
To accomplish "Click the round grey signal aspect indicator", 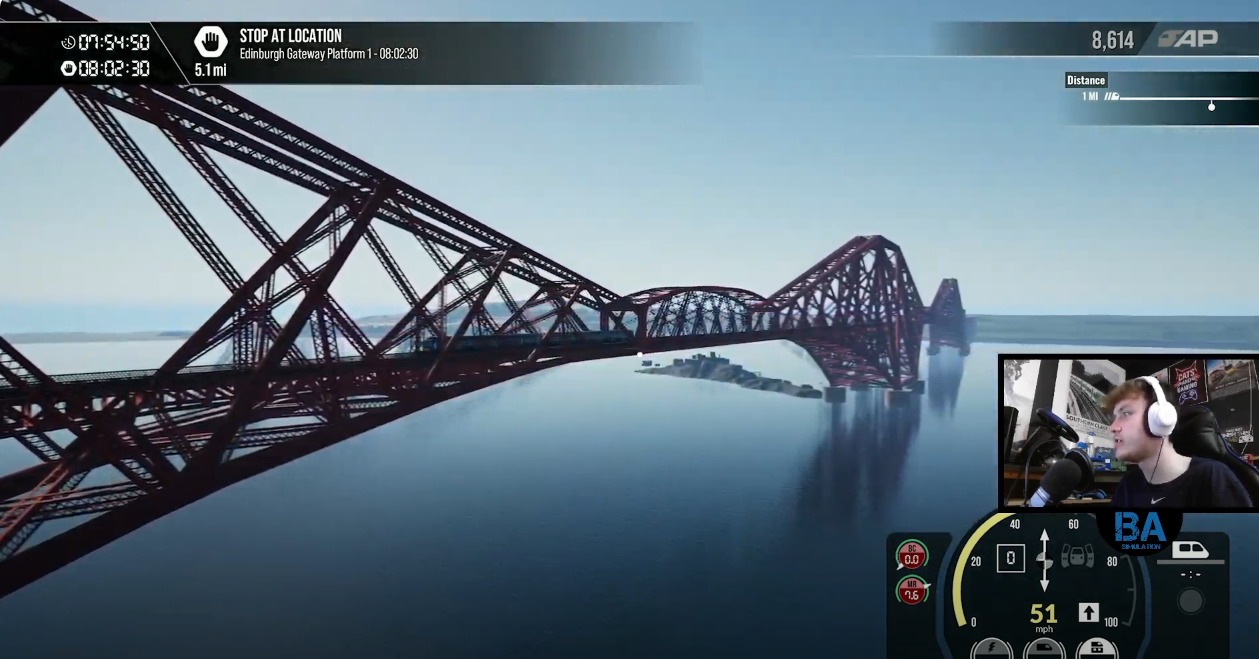I will point(1190,601).
